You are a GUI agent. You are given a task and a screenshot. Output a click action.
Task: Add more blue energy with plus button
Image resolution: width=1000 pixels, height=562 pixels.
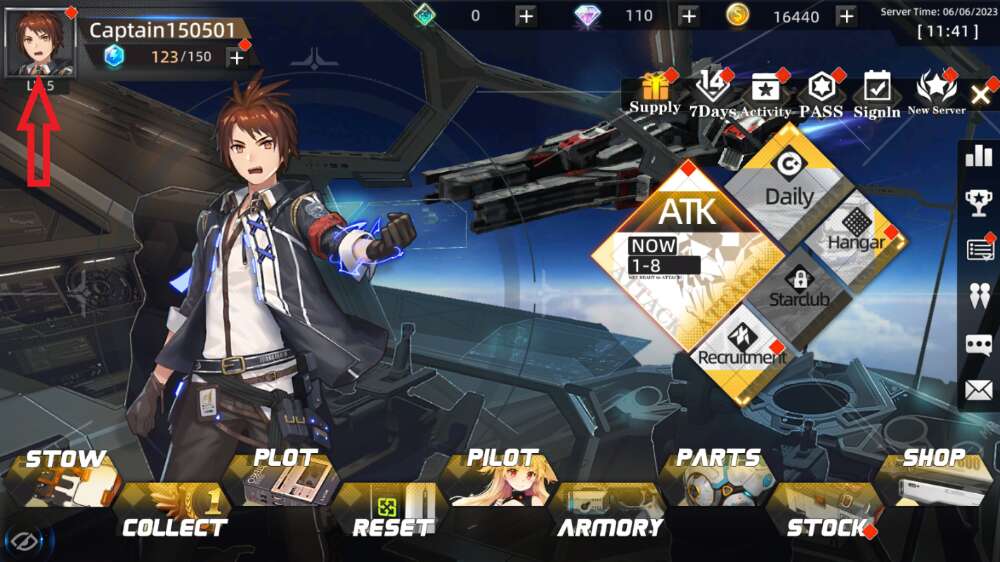pyautogui.click(x=237, y=57)
